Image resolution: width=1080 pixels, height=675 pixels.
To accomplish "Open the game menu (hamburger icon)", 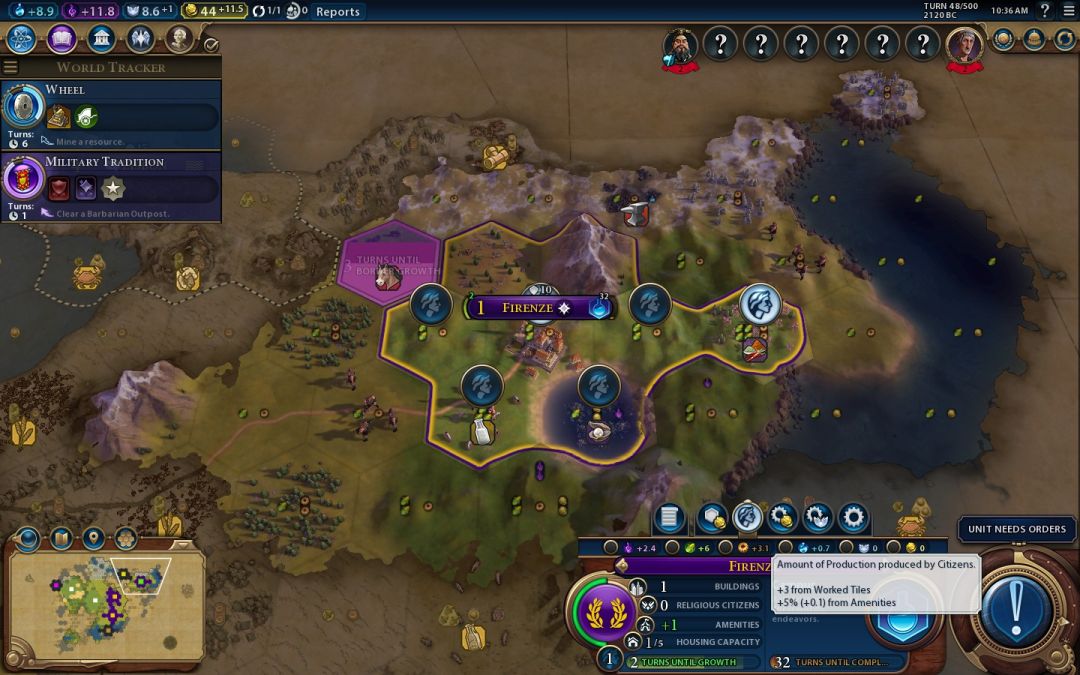I will 1067,11.
